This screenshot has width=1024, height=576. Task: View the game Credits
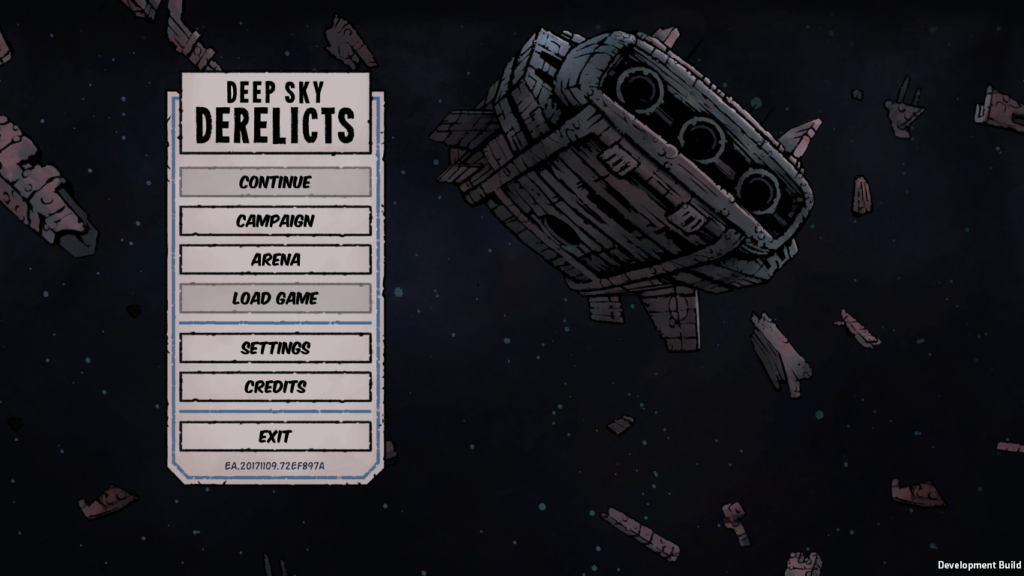pos(275,386)
